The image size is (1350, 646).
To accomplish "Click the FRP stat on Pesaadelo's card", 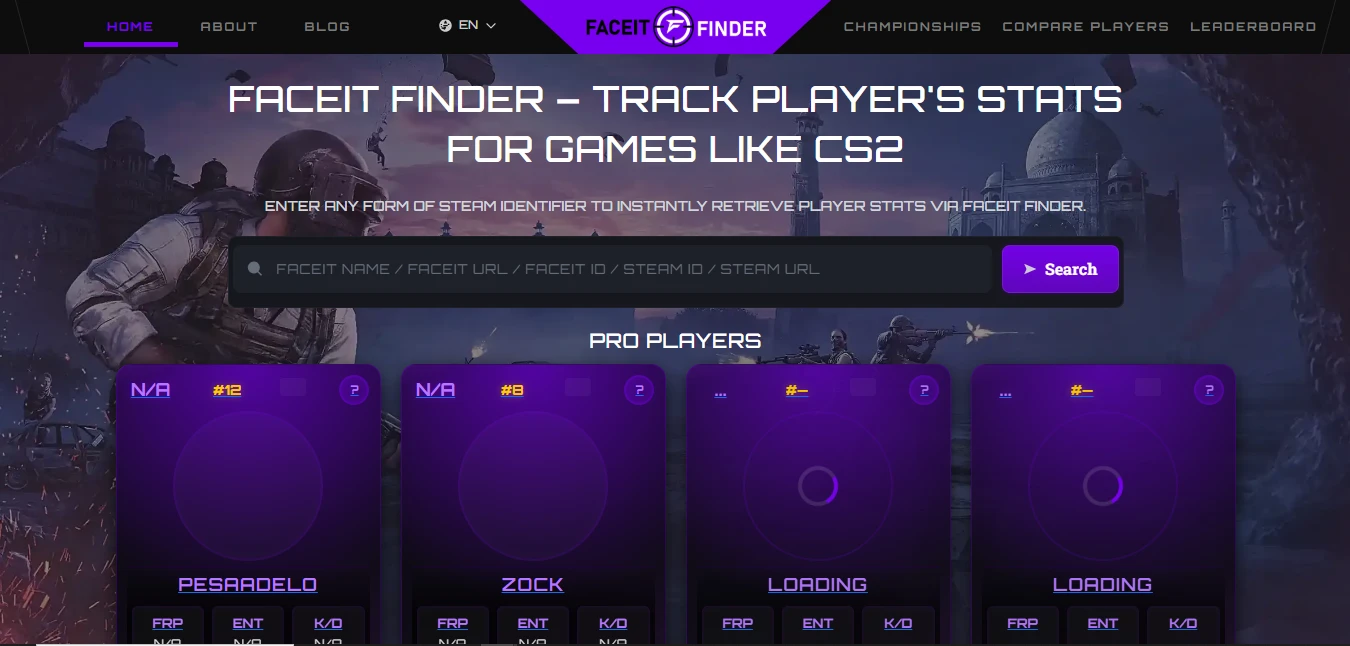I will point(168,623).
